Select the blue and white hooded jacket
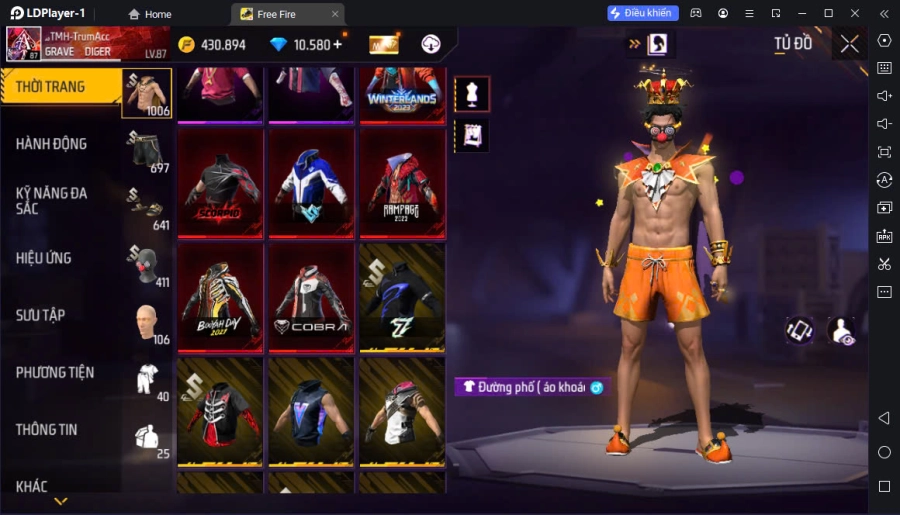Viewport: 900px width, 515px height. (311, 183)
